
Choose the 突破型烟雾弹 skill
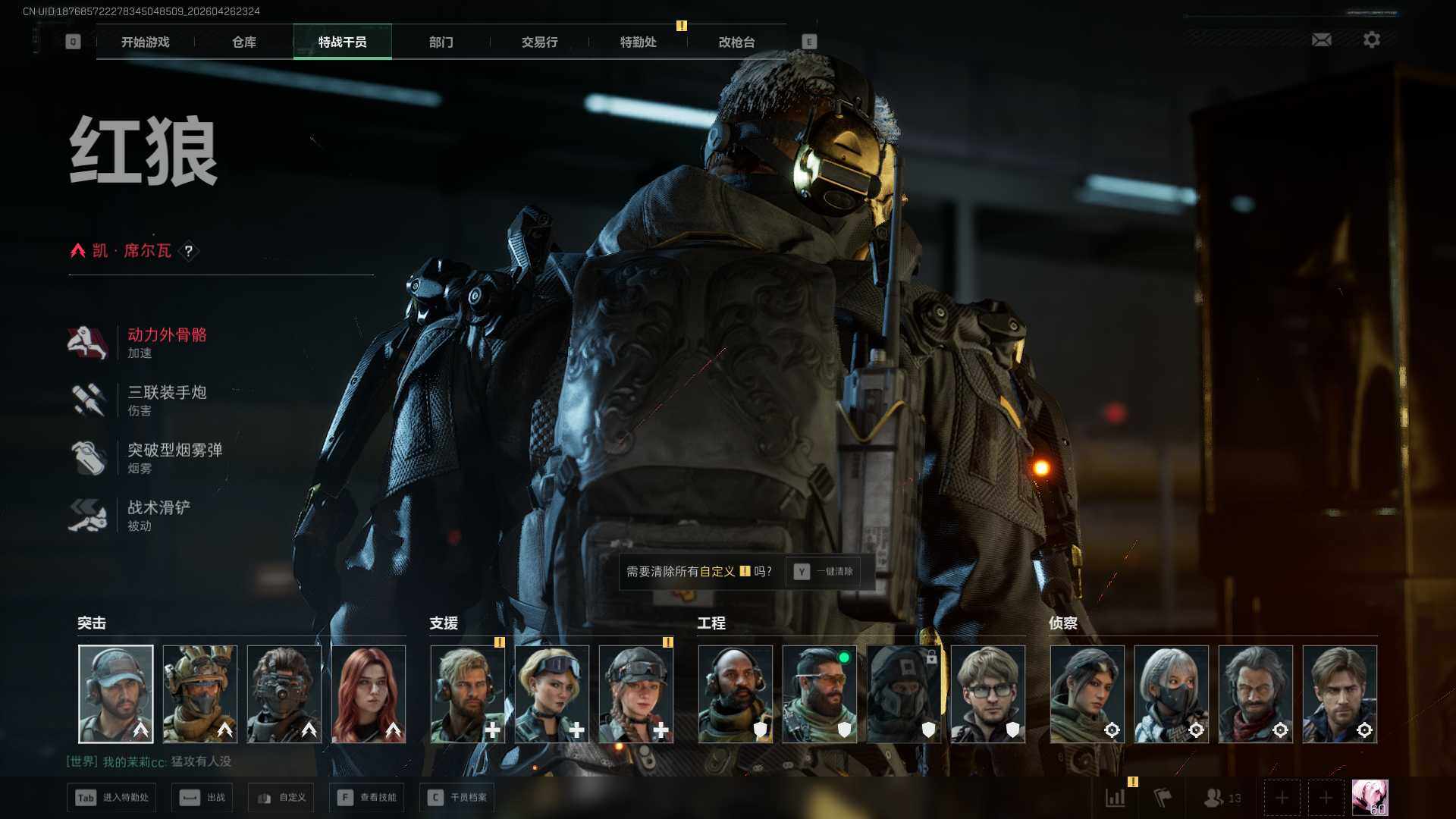click(x=174, y=457)
